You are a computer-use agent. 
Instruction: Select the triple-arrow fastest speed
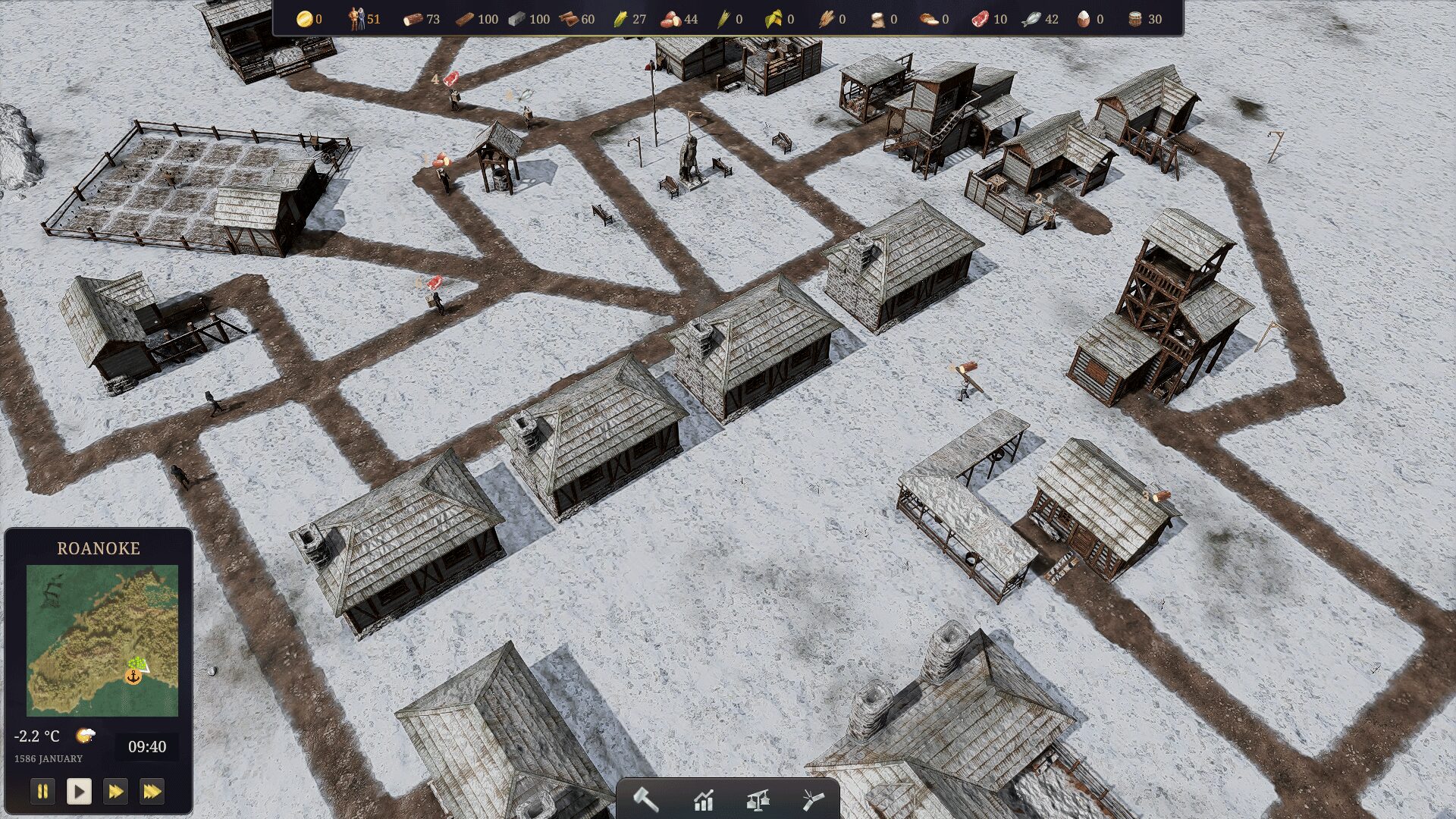152,792
